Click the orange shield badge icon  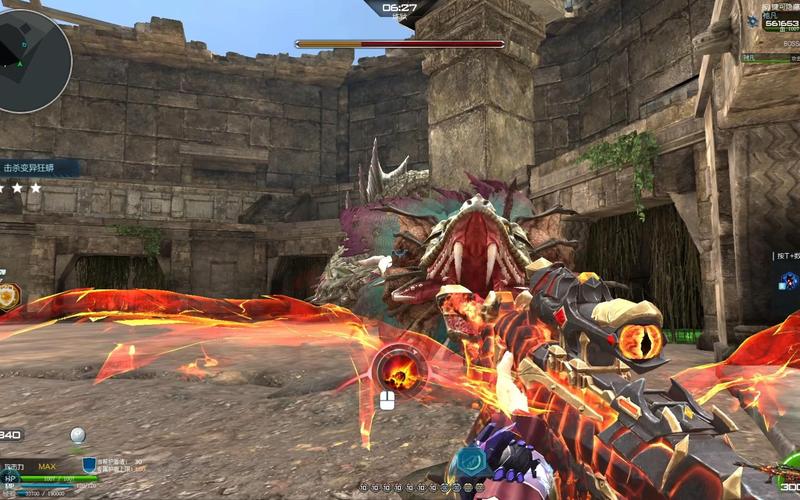(8, 297)
